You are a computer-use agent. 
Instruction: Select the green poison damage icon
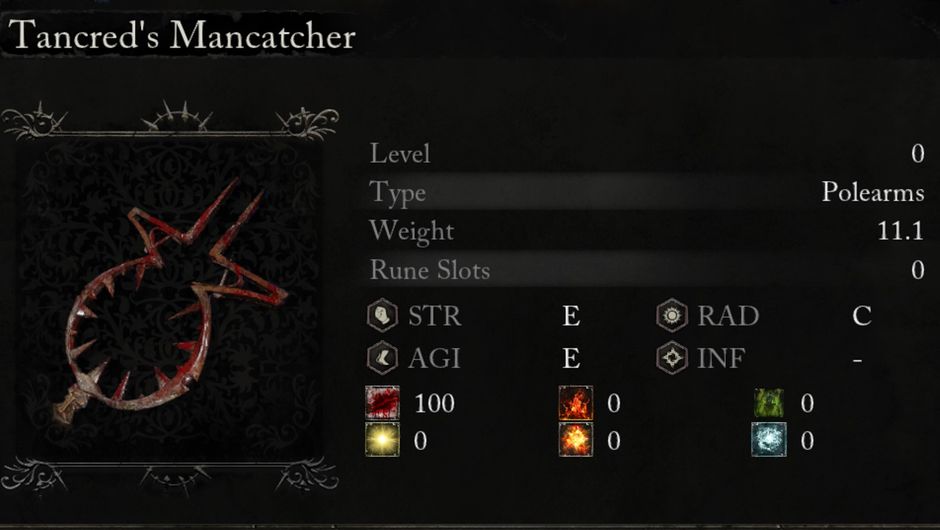(x=769, y=403)
